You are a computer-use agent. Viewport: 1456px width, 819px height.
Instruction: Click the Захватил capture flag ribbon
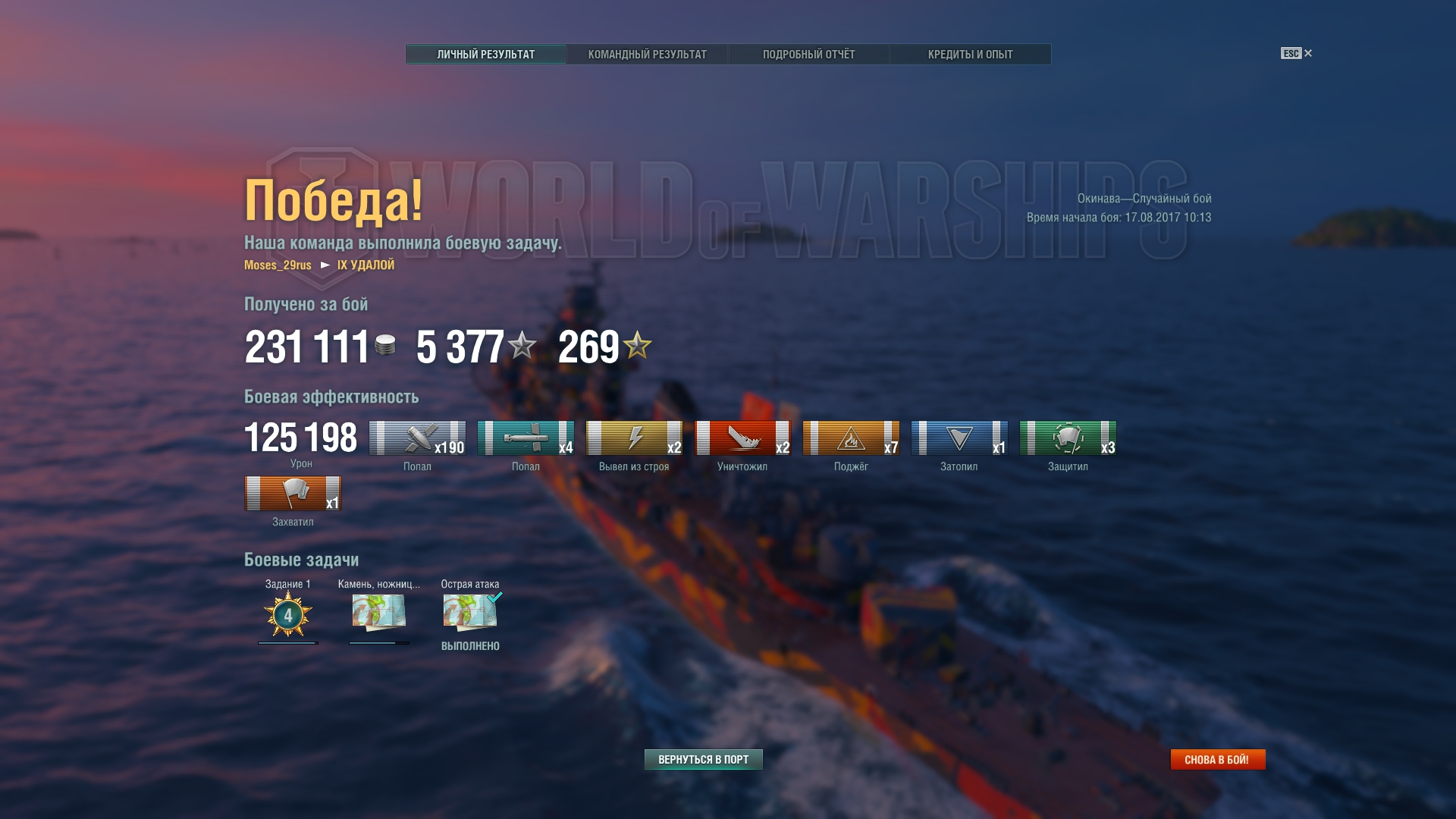[293, 494]
